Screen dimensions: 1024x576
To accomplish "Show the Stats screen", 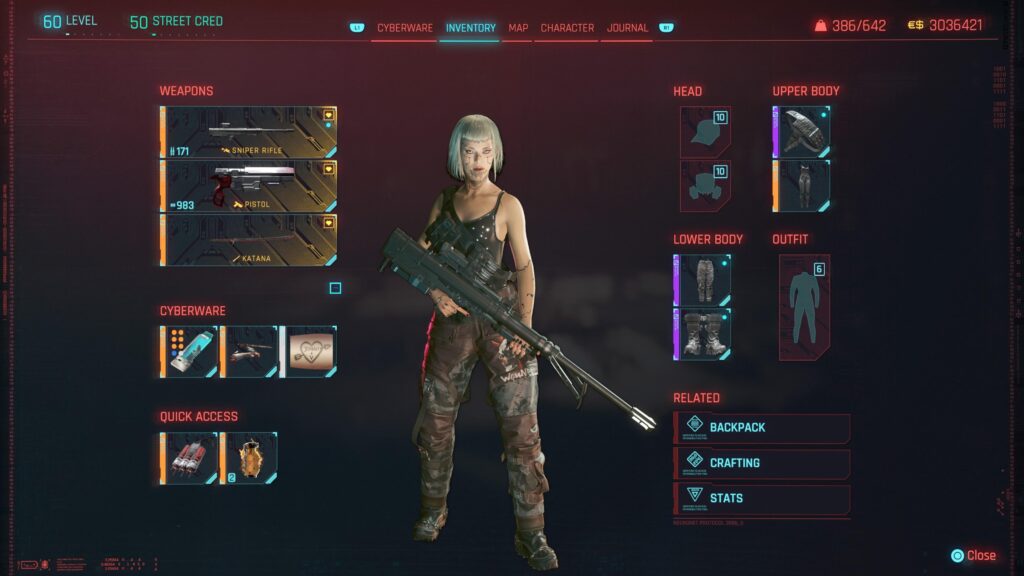I will click(x=763, y=498).
